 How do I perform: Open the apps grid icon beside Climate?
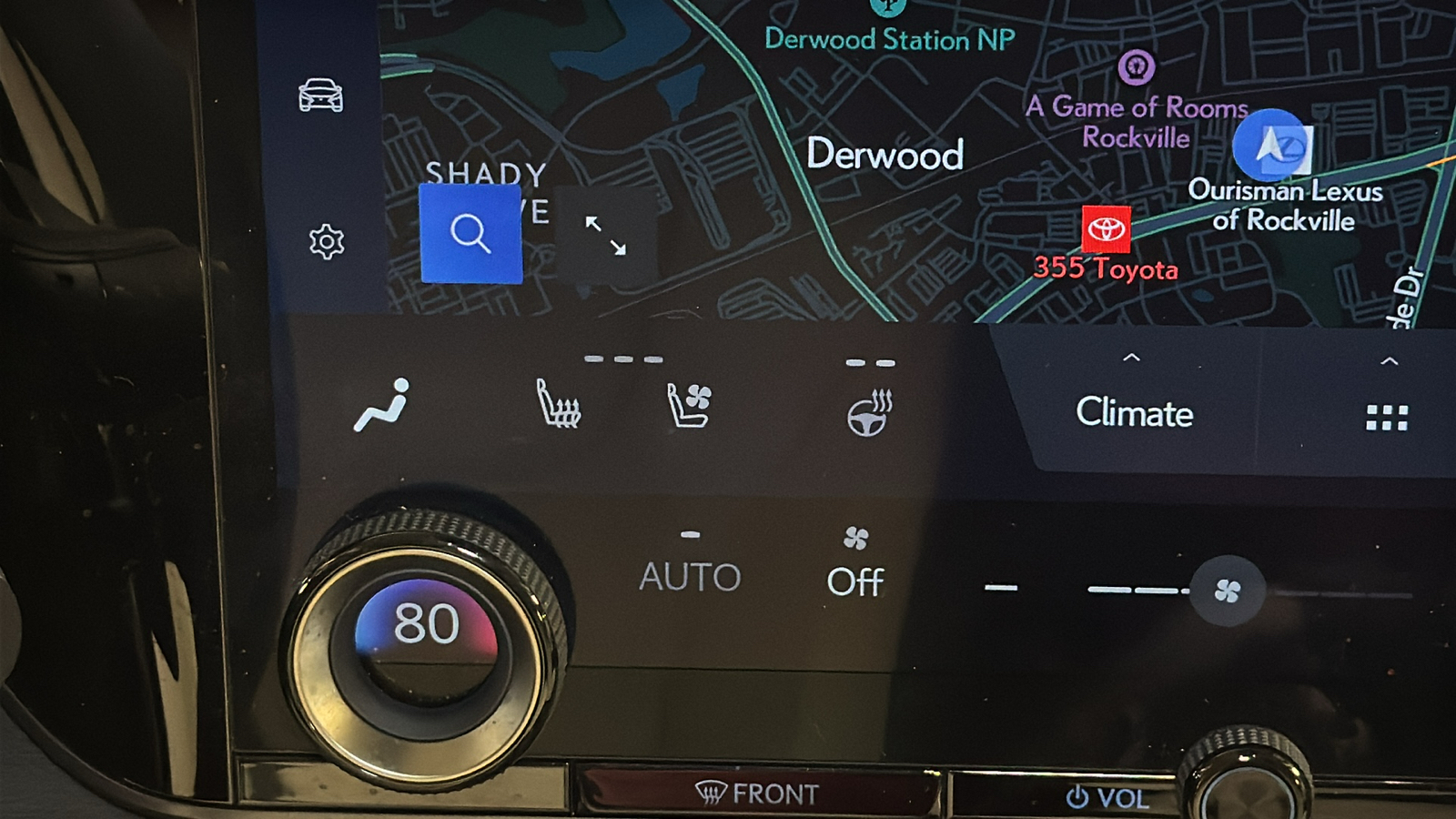pyautogui.click(x=1384, y=417)
